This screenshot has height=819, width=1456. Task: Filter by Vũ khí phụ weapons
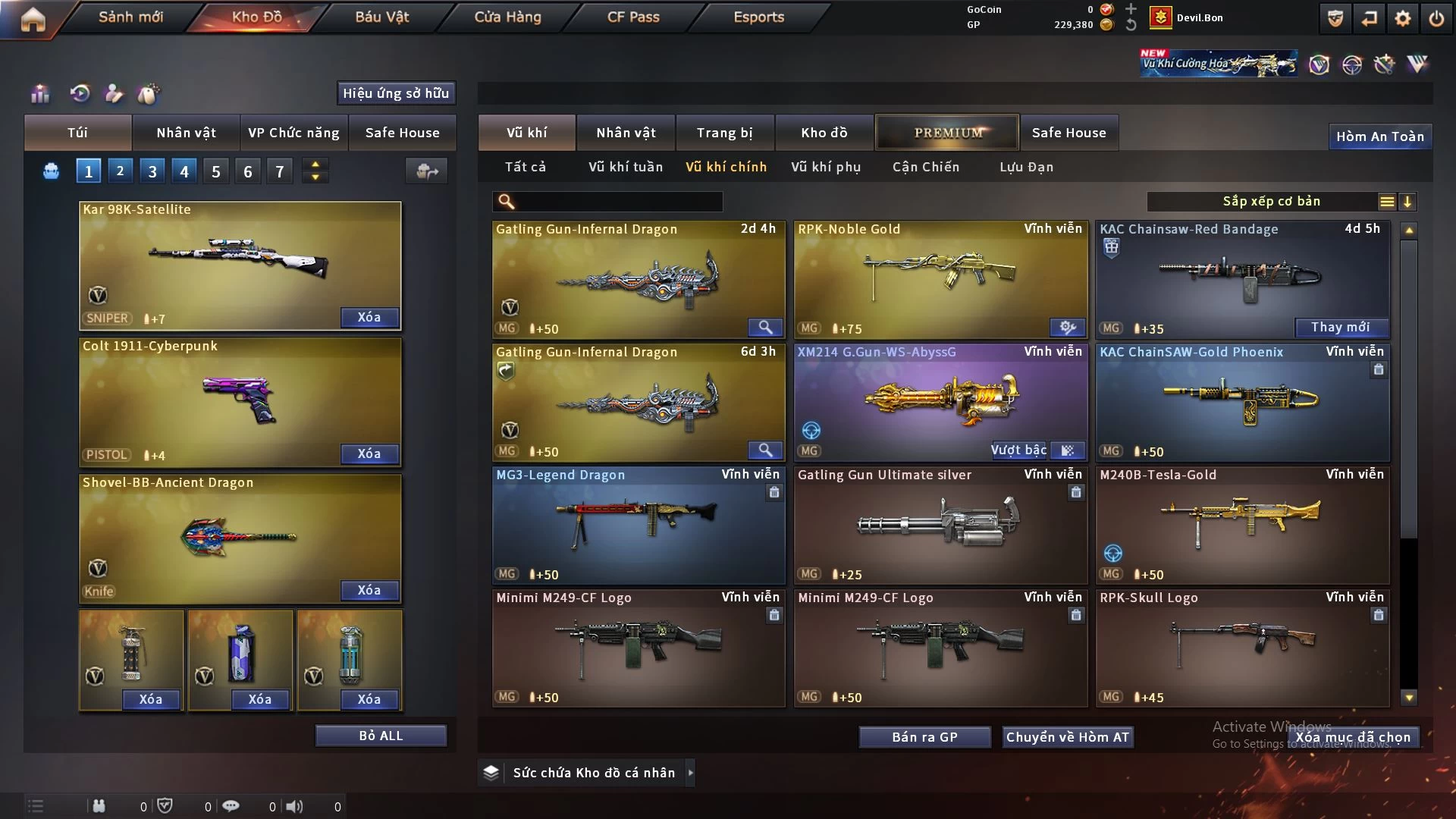826,167
